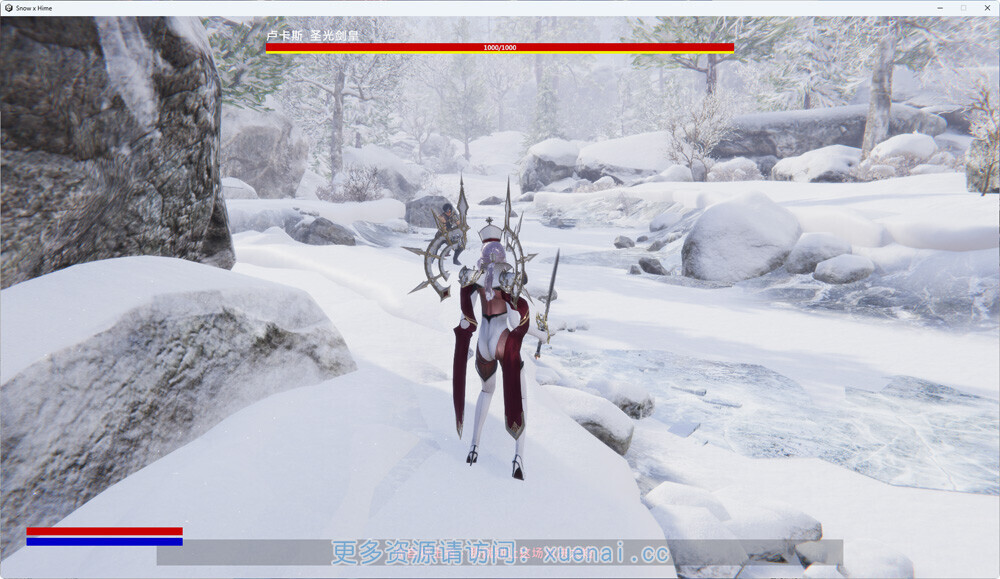This screenshot has width=1000, height=579.
Task: Close the Snow x Hime window
Action: 986,7
